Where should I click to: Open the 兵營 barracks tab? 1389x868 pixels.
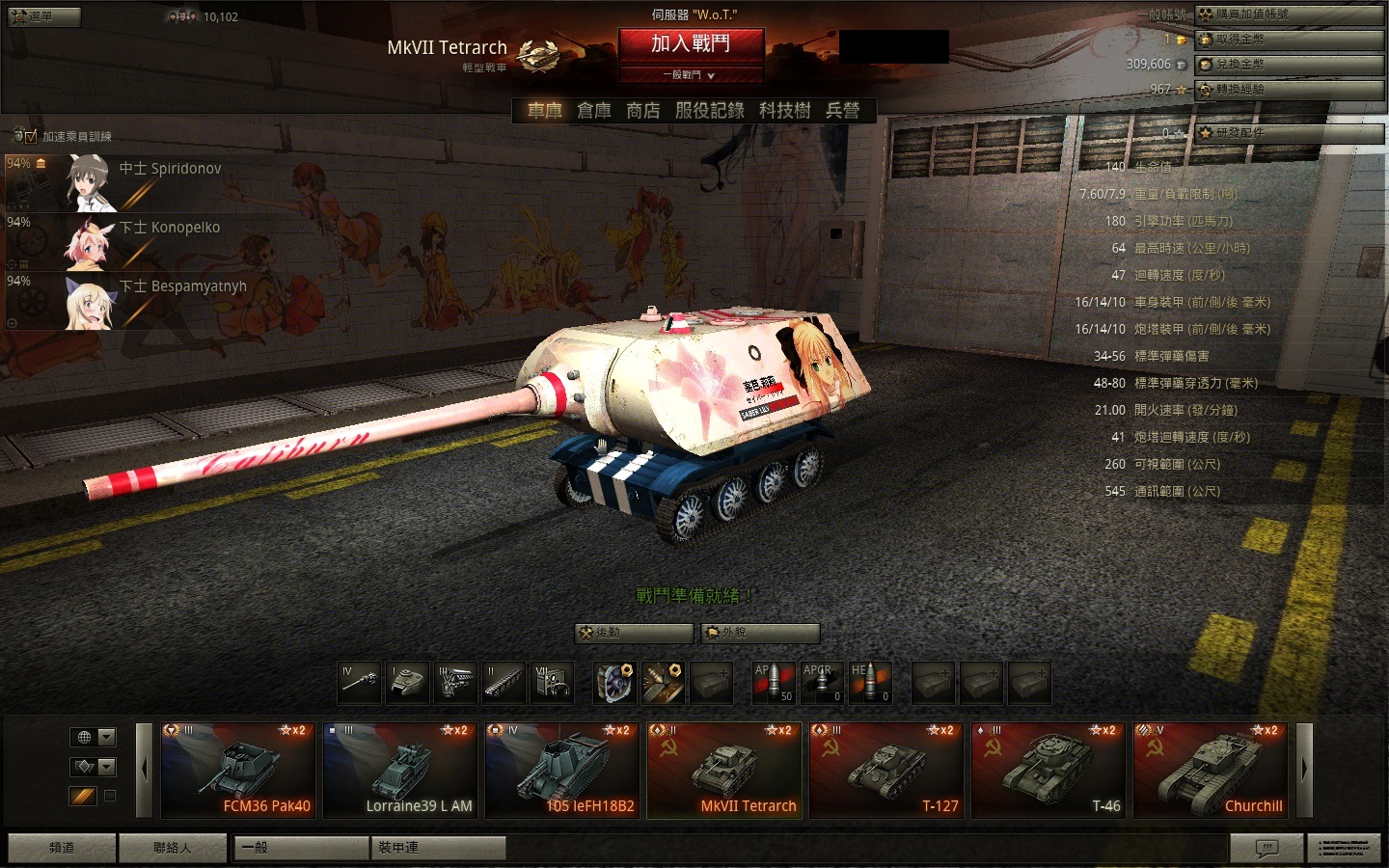click(842, 111)
